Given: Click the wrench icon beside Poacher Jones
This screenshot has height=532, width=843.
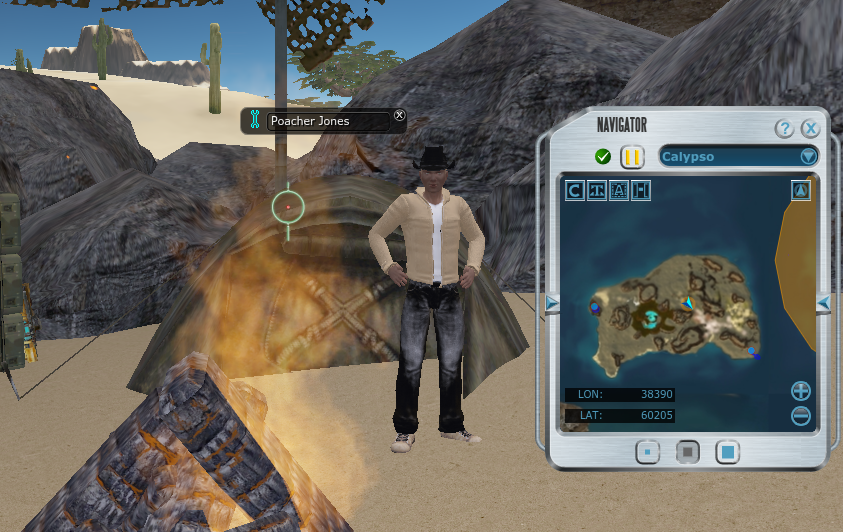Looking at the screenshot, I should click(x=255, y=121).
